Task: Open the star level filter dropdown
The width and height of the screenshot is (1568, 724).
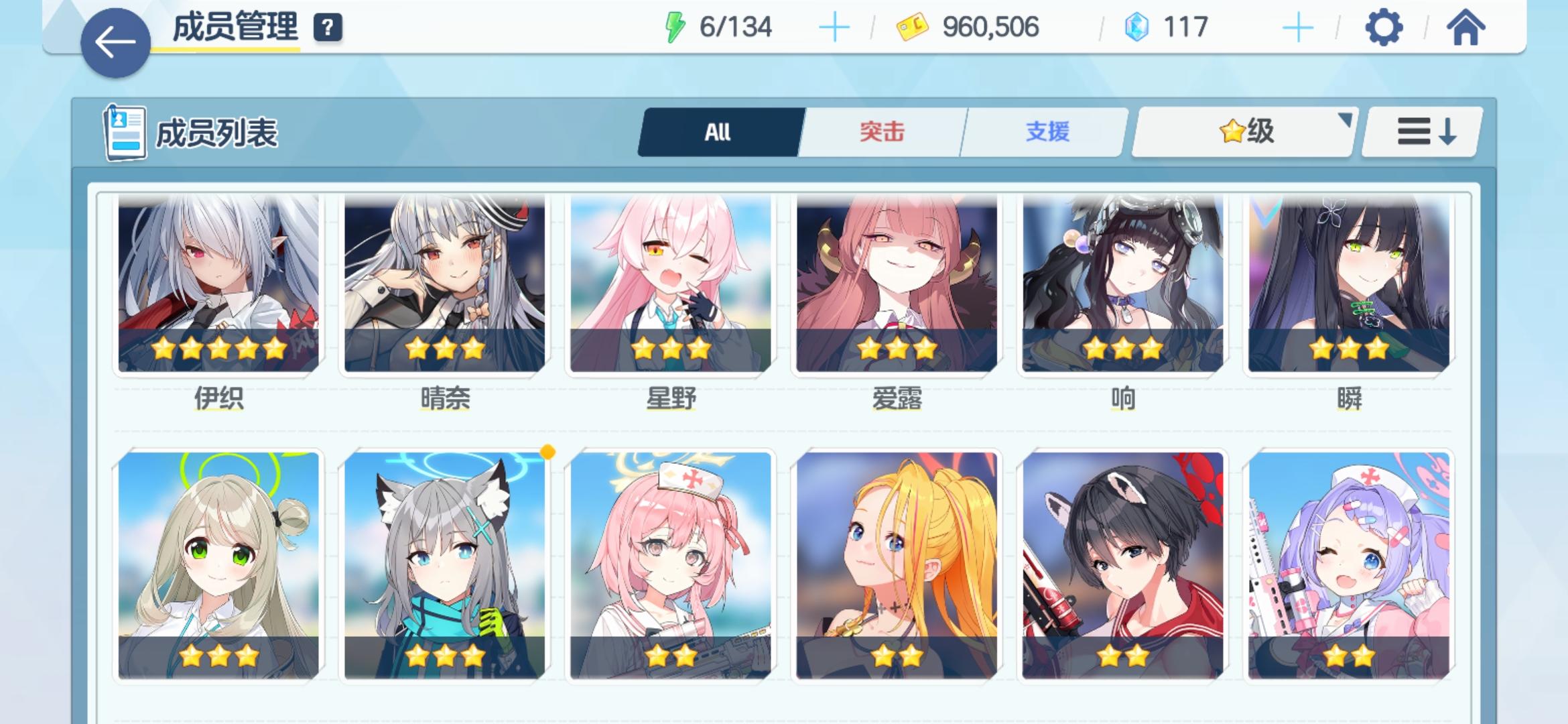Action: [x=1243, y=132]
